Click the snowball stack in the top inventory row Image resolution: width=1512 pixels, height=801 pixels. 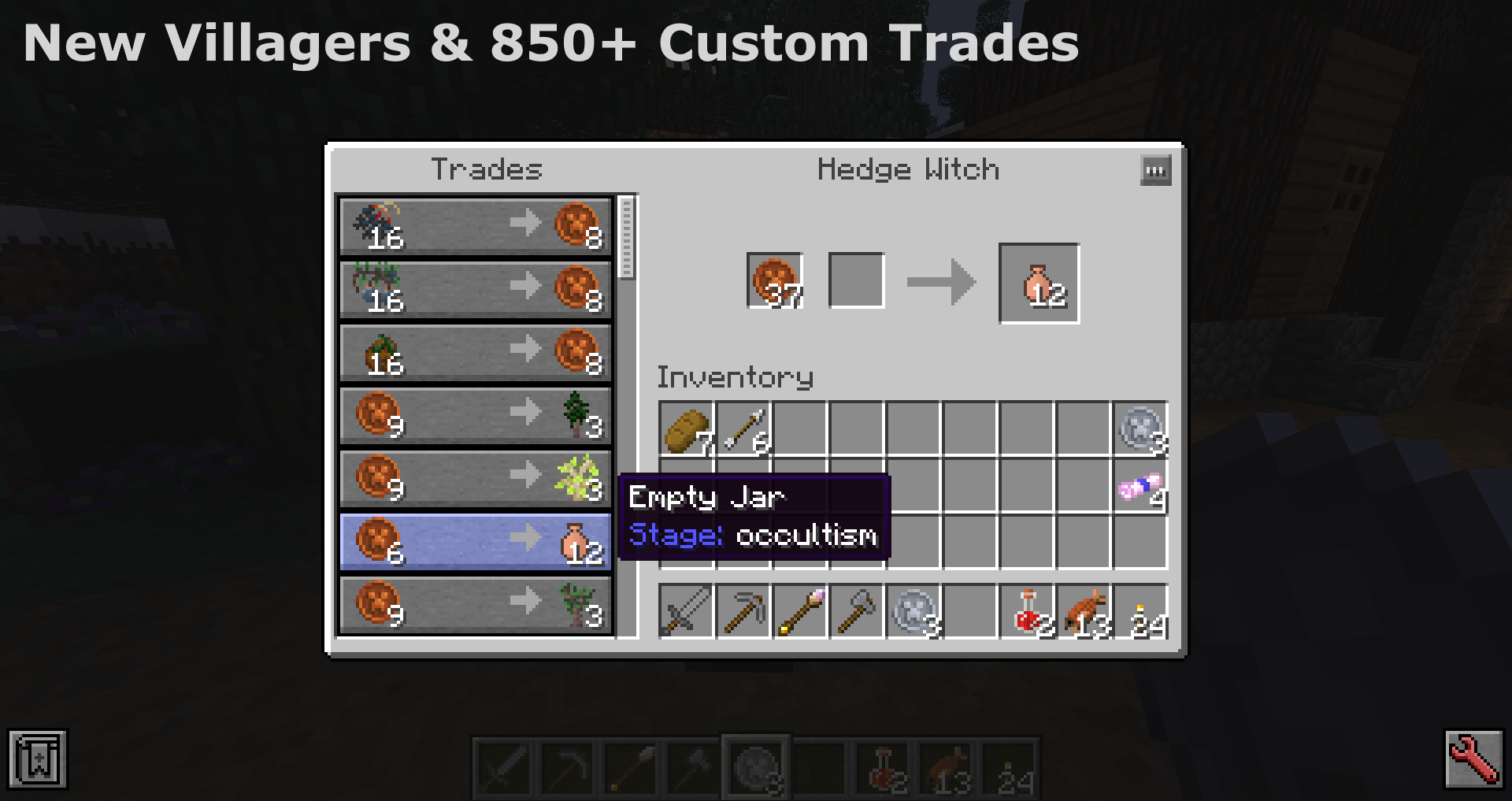click(x=1140, y=429)
